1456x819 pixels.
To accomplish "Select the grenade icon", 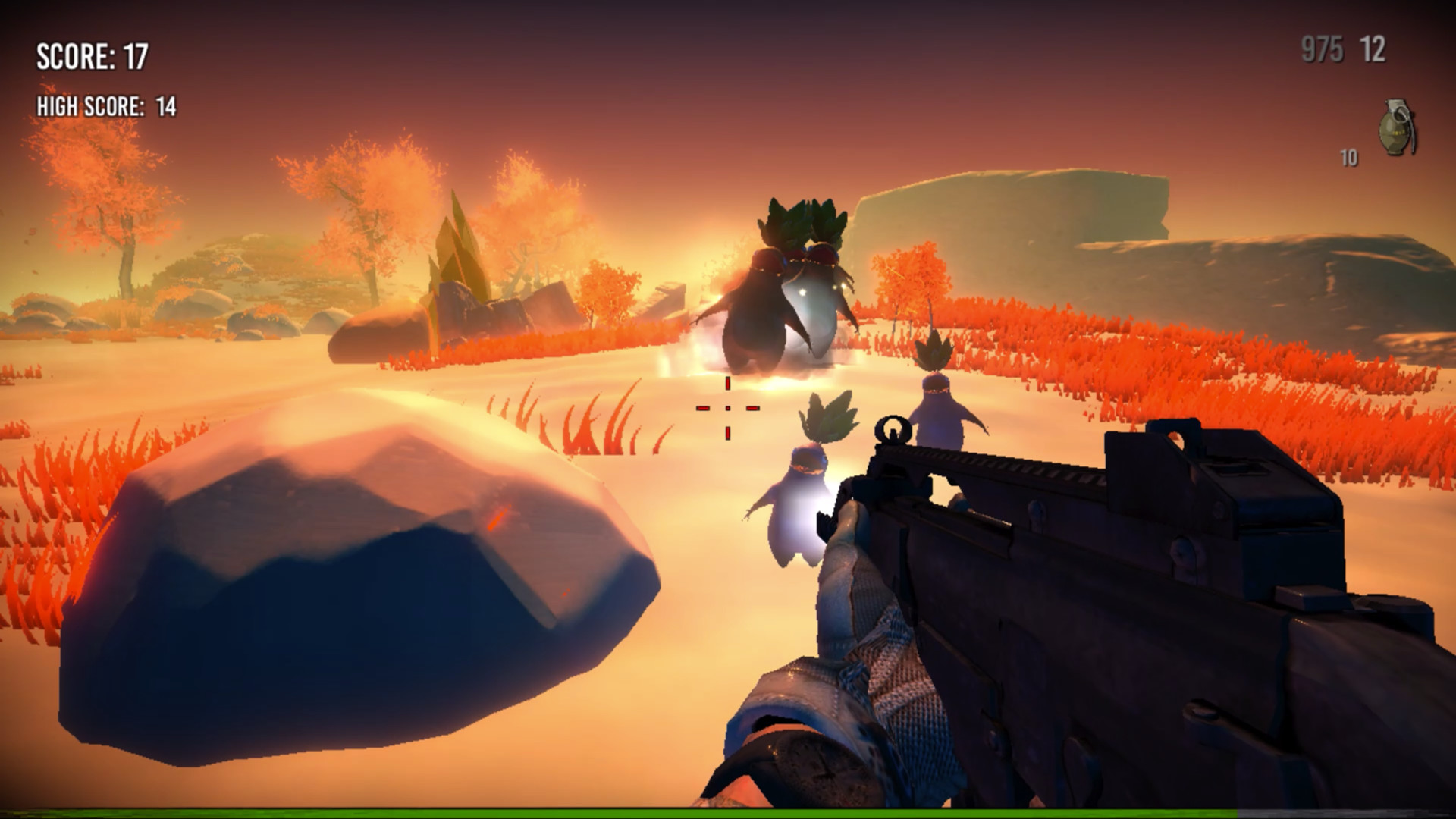I will click(x=1397, y=127).
